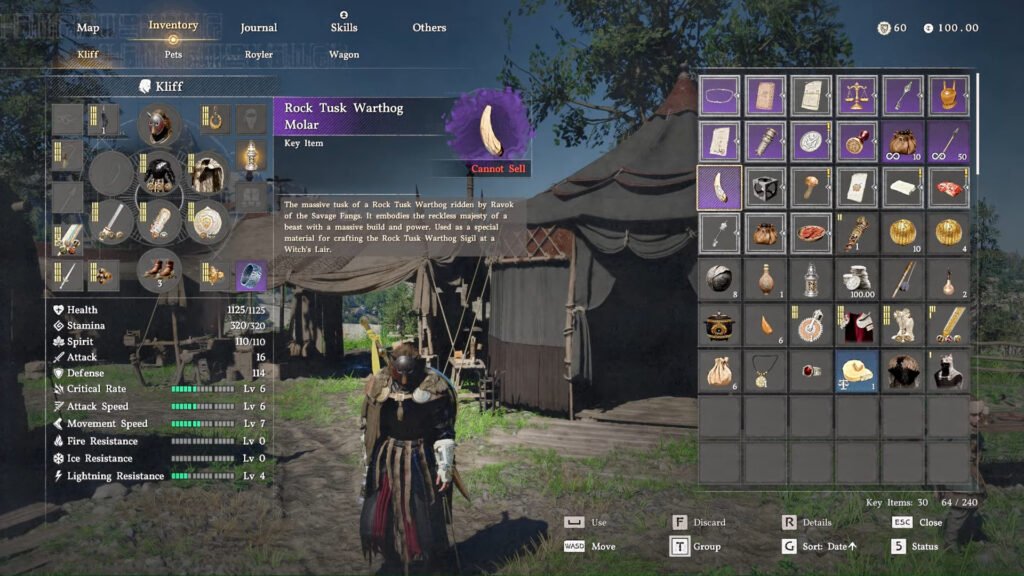1024x576 pixels.
Task: Choose the black cooking pot item
Action: click(x=719, y=325)
